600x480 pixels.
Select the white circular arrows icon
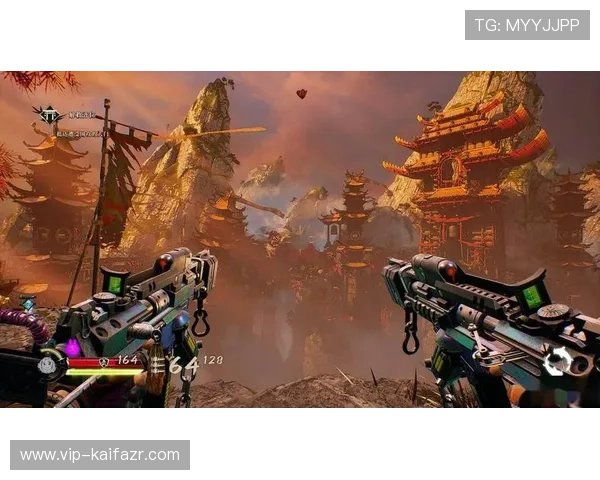point(558,361)
